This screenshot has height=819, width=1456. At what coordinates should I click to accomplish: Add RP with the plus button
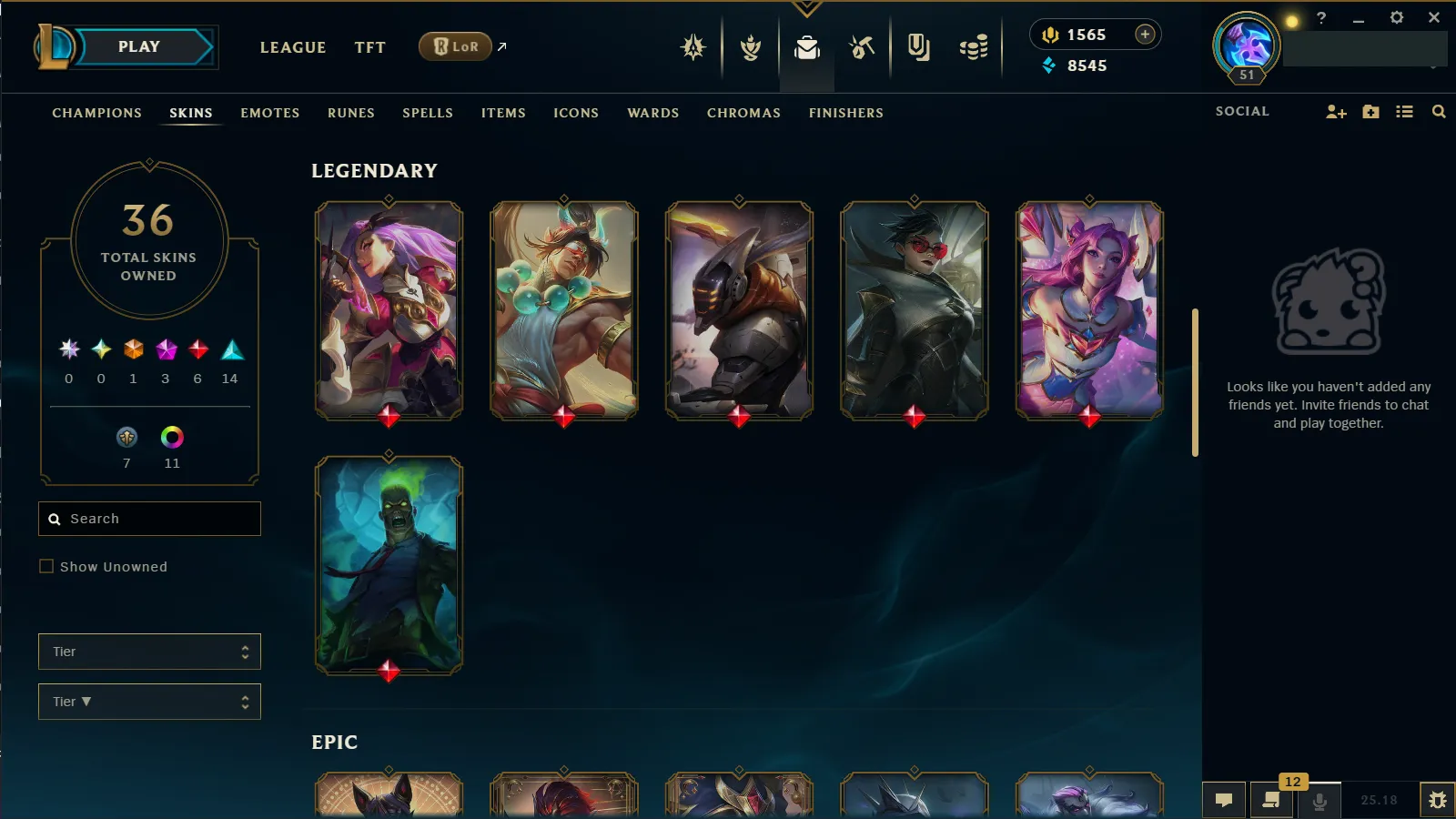[1145, 35]
